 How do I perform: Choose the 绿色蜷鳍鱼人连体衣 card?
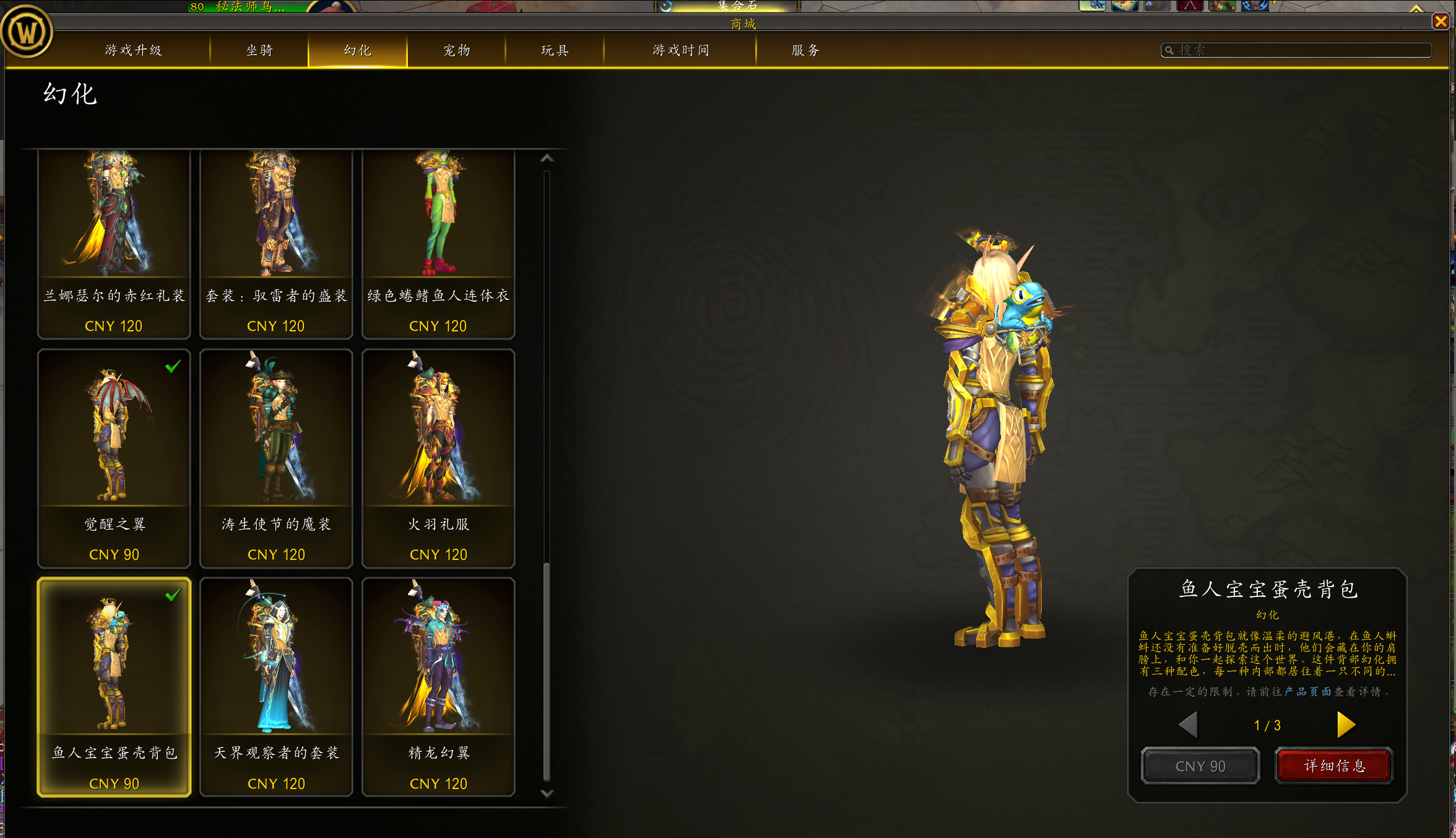point(438,244)
